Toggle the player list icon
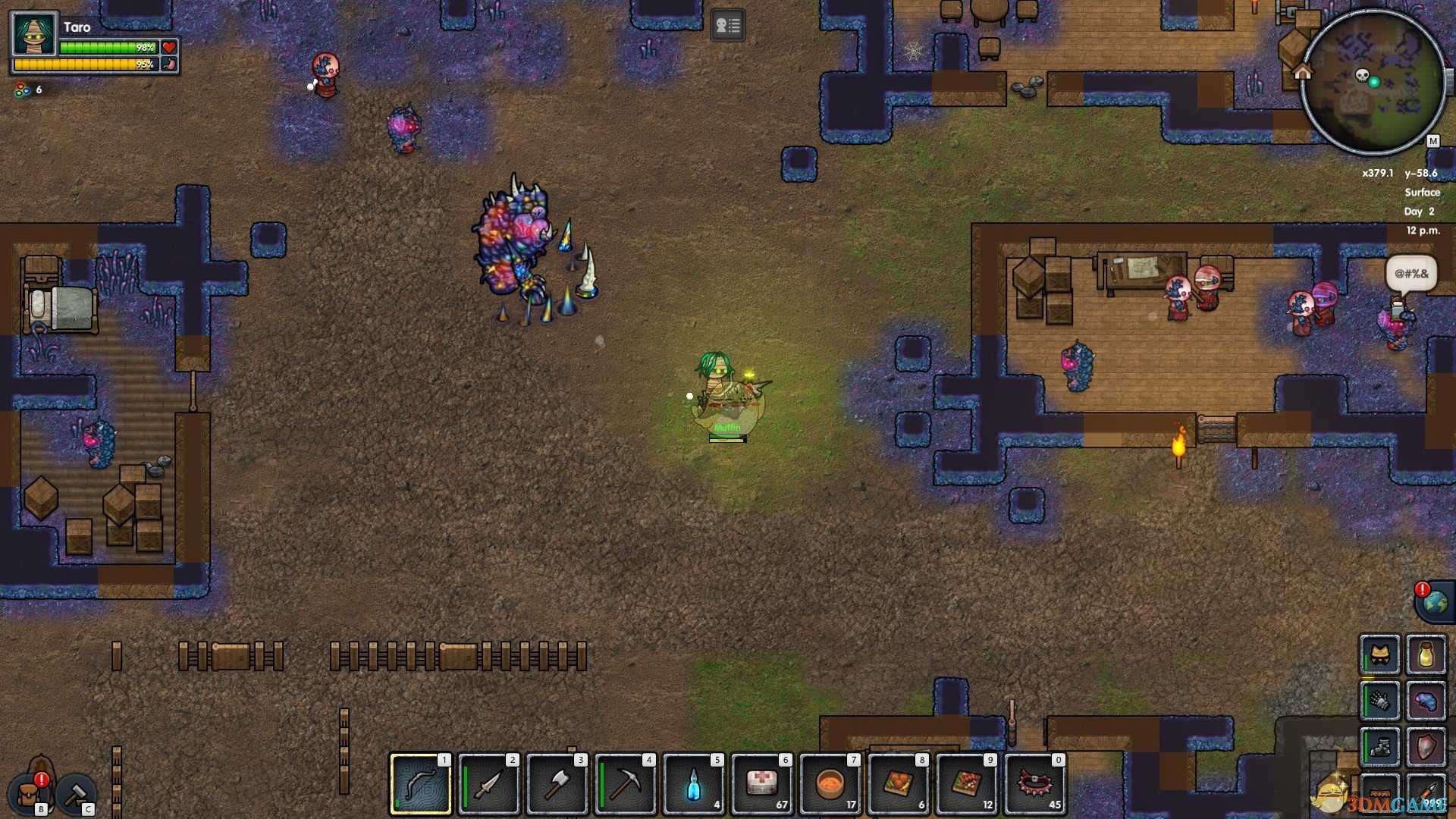Viewport: 1456px width, 819px height. pyautogui.click(x=727, y=26)
